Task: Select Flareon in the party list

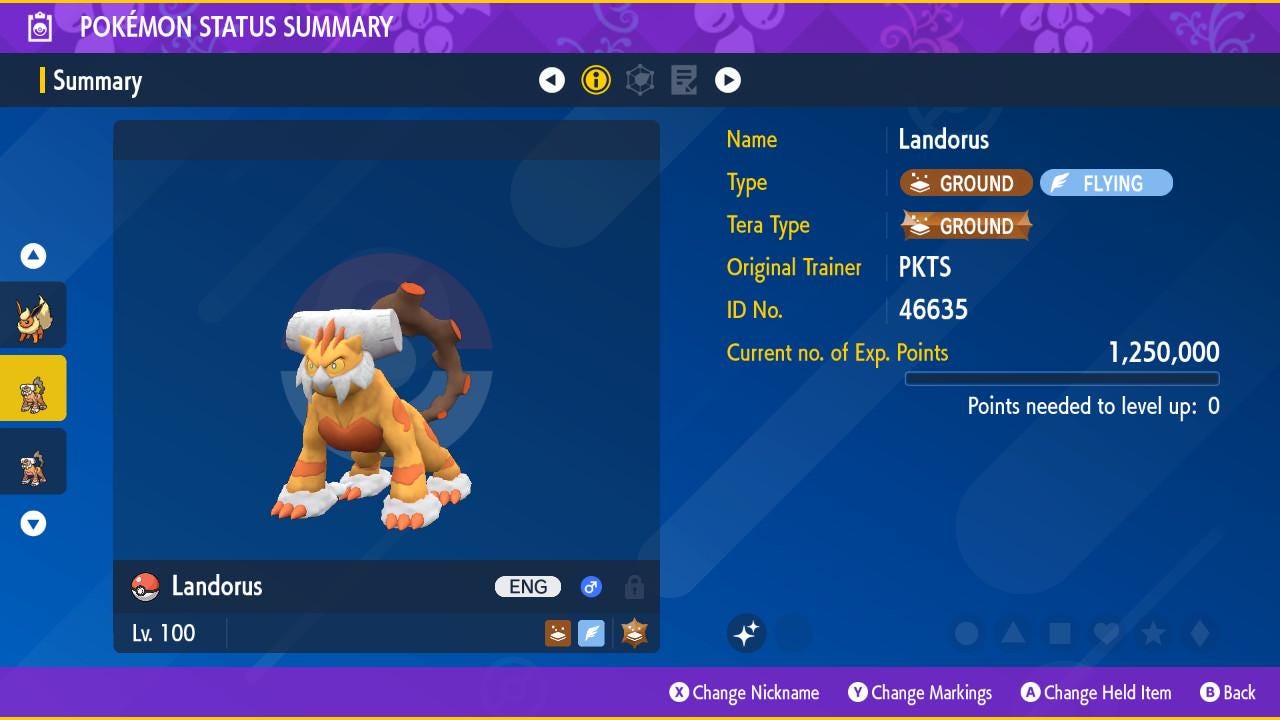Action: 33,315
